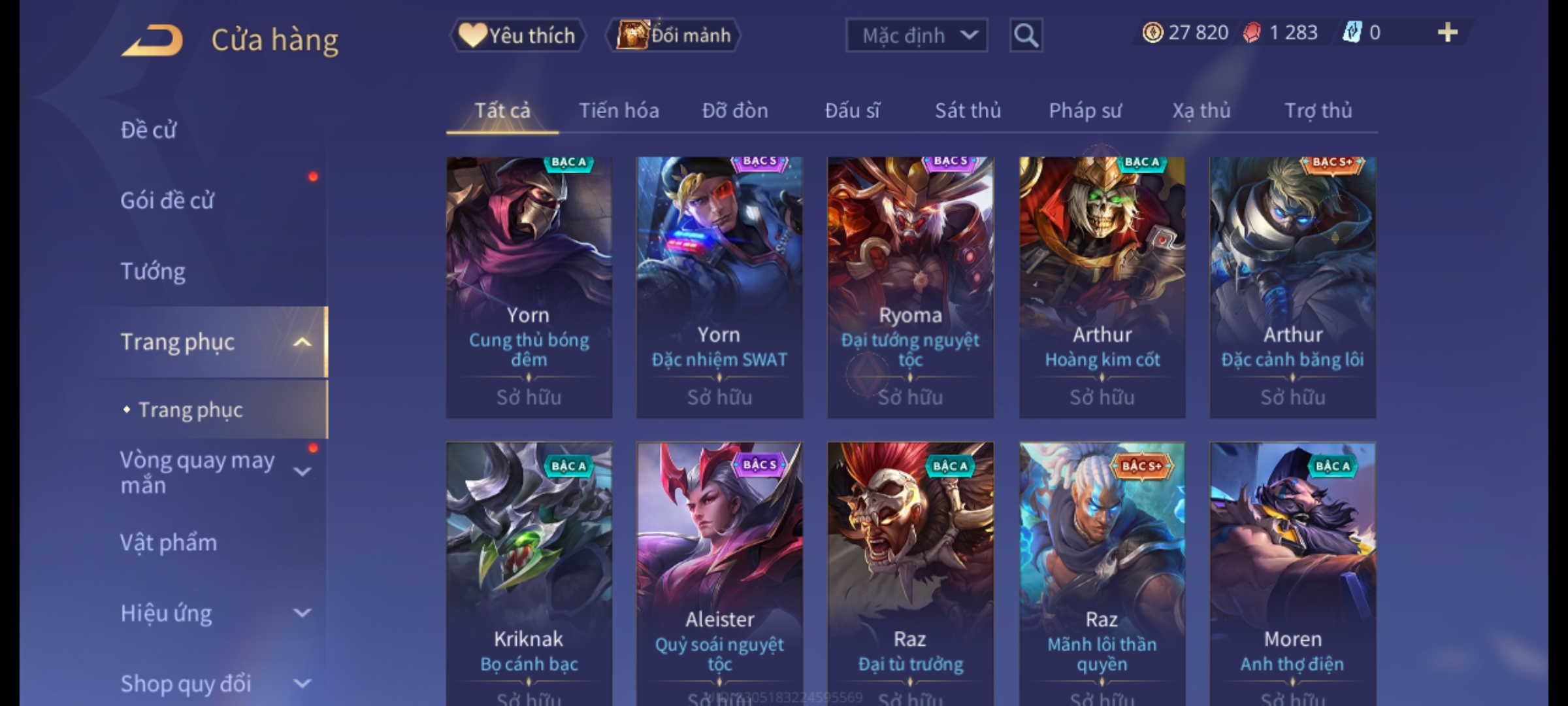1568x706 pixels.
Task: Open the Trợ thủ tab
Action: 1318,110
